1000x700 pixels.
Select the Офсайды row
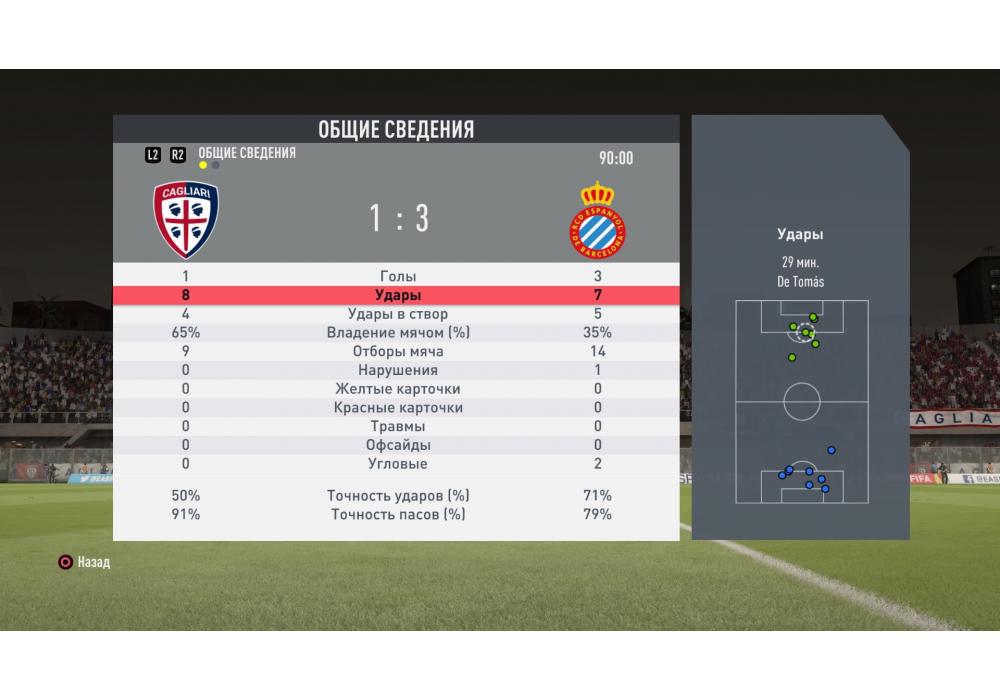pyautogui.click(x=398, y=445)
